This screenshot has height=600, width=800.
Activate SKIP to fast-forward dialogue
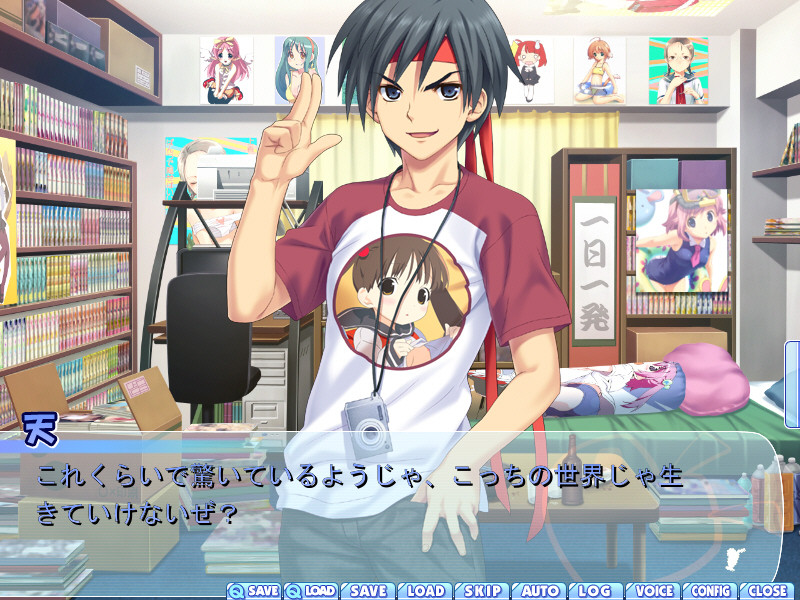pos(483,591)
